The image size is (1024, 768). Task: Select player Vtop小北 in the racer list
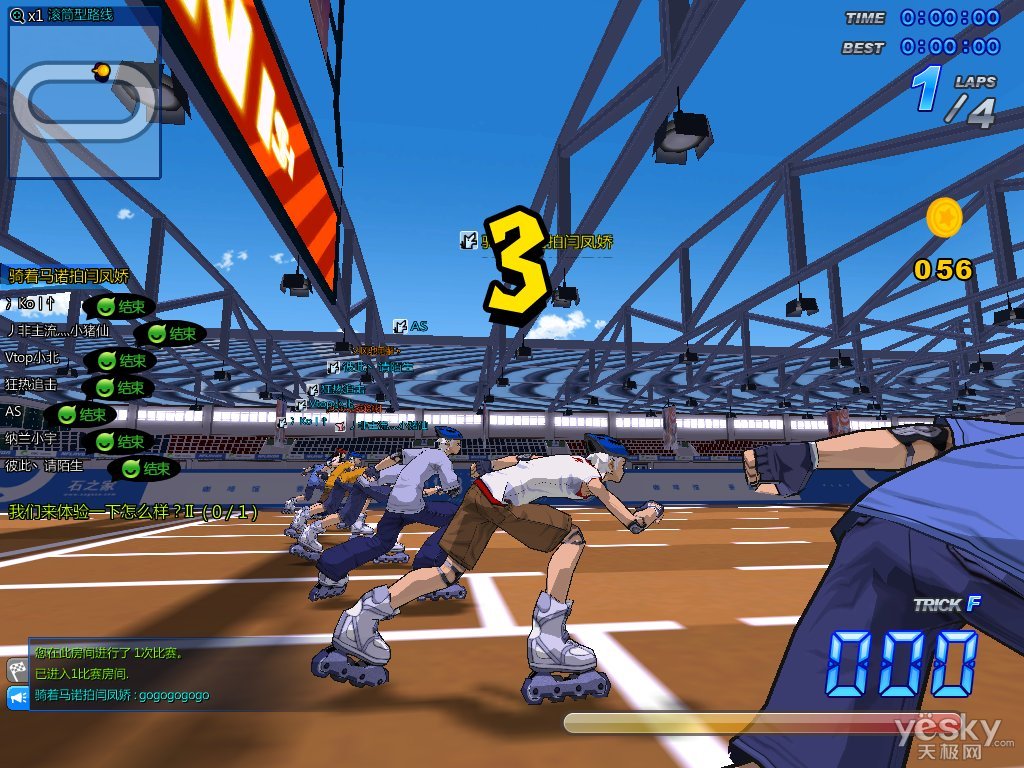pyautogui.click(x=32, y=357)
